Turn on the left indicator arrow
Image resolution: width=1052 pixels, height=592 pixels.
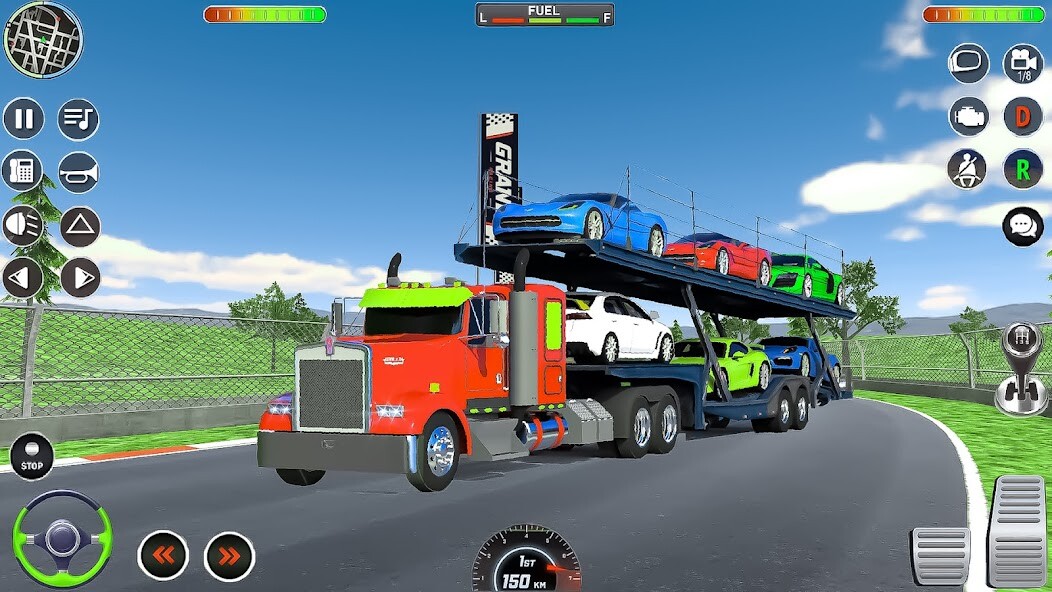click(x=23, y=278)
